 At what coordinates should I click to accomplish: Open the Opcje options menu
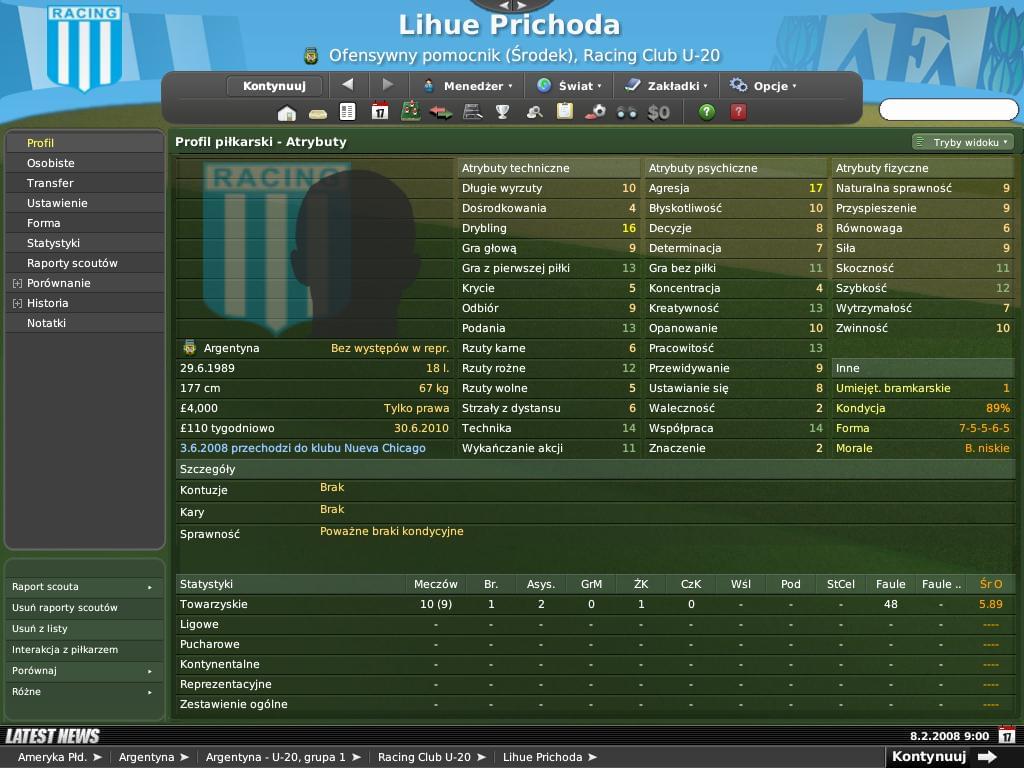pos(763,86)
